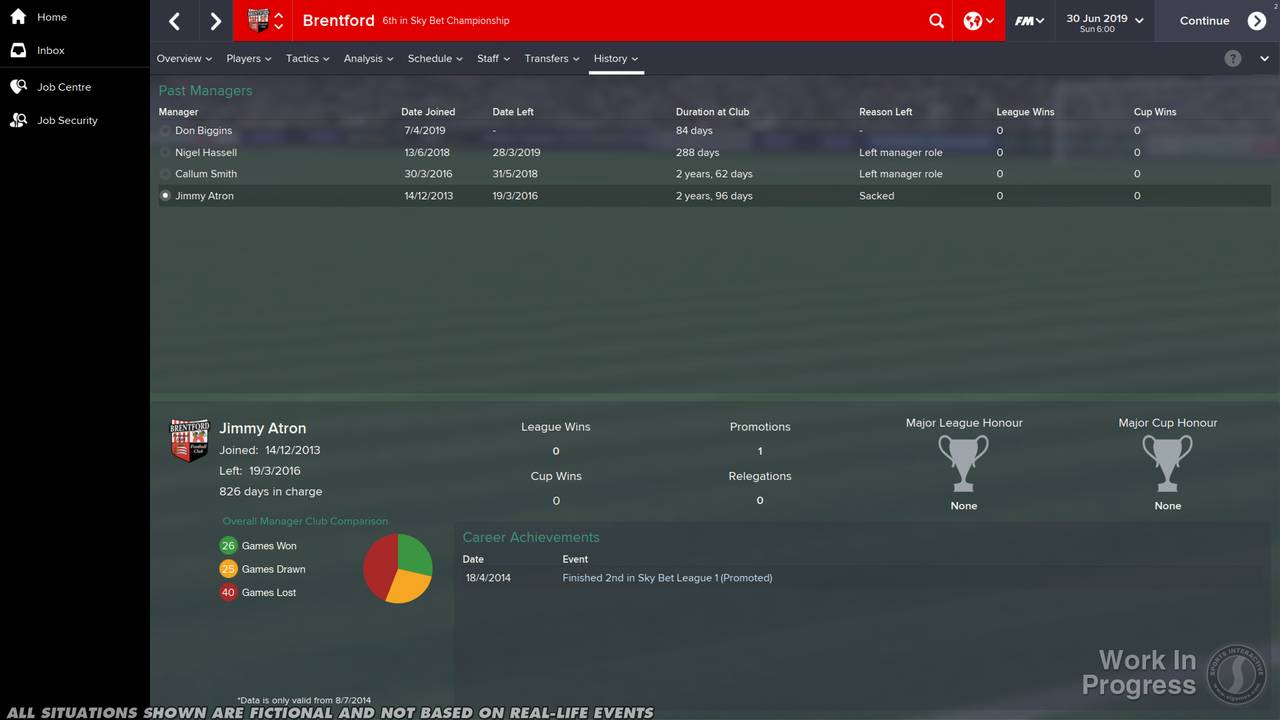
Task: Open the FM menu dropdown
Action: (1029, 20)
